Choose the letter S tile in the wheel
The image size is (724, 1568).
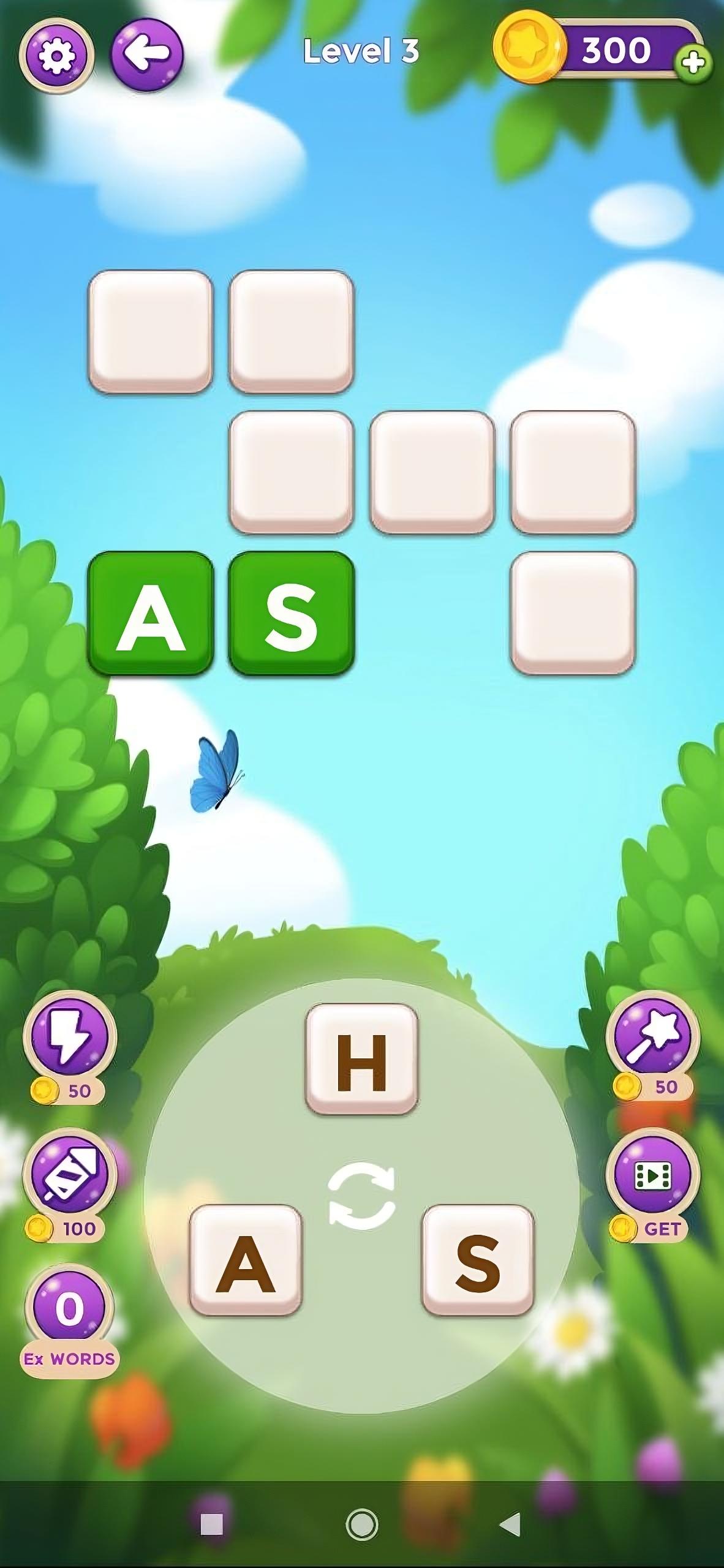pyautogui.click(x=478, y=1261)
